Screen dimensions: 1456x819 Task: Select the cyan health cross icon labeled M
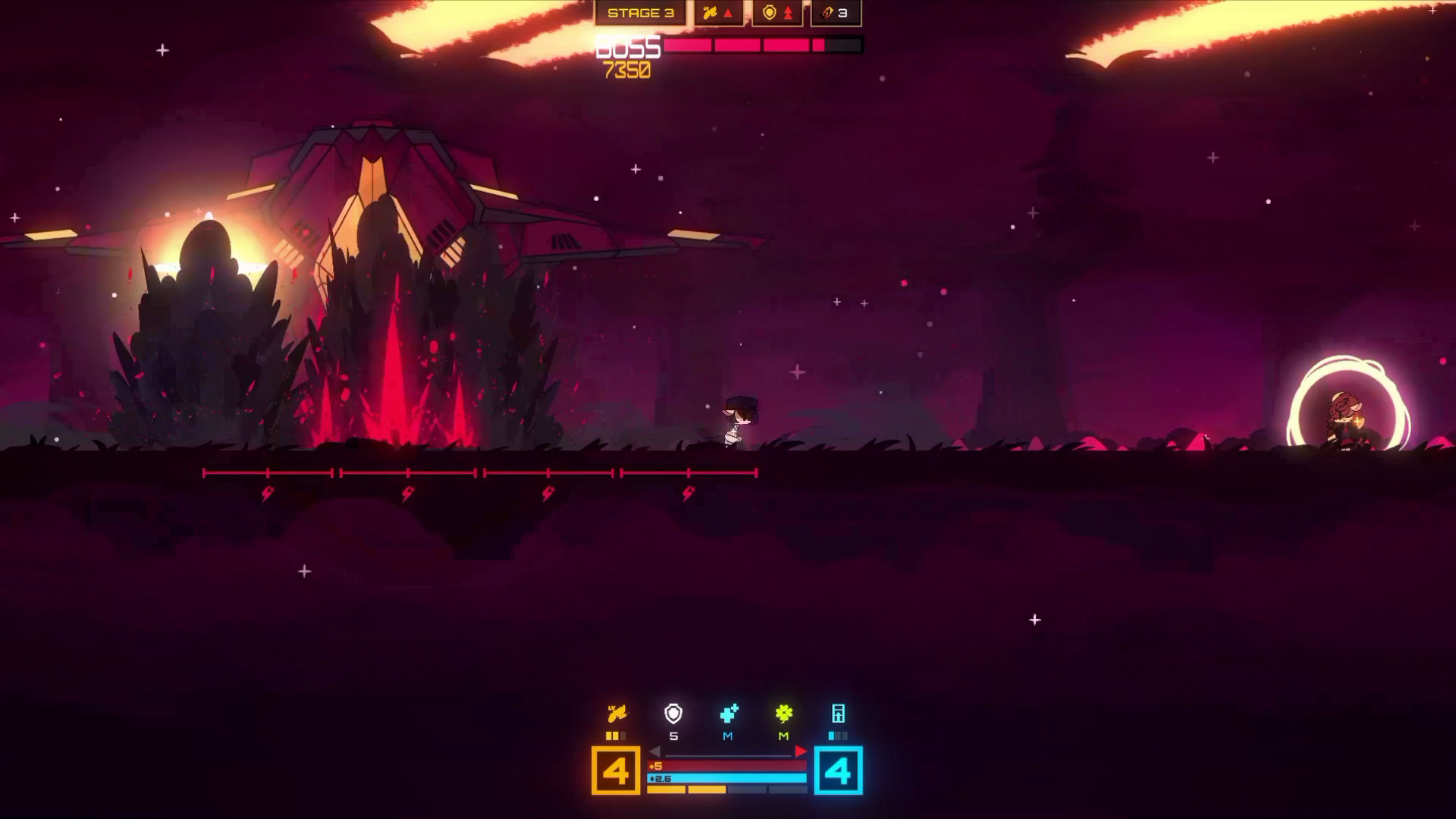pos(730,713)
